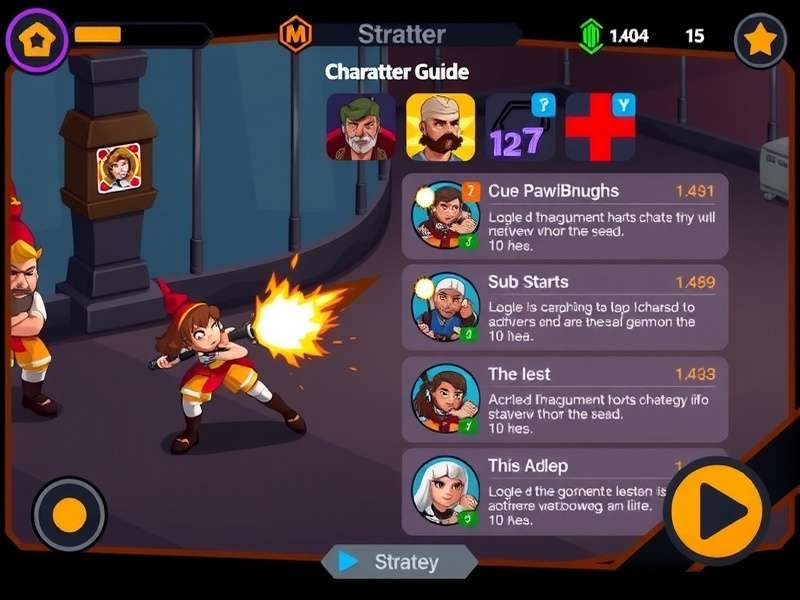This screenshot has width=800, height=600.
Task: Select the red cross health tile
Action: click(x=600, y=127)
